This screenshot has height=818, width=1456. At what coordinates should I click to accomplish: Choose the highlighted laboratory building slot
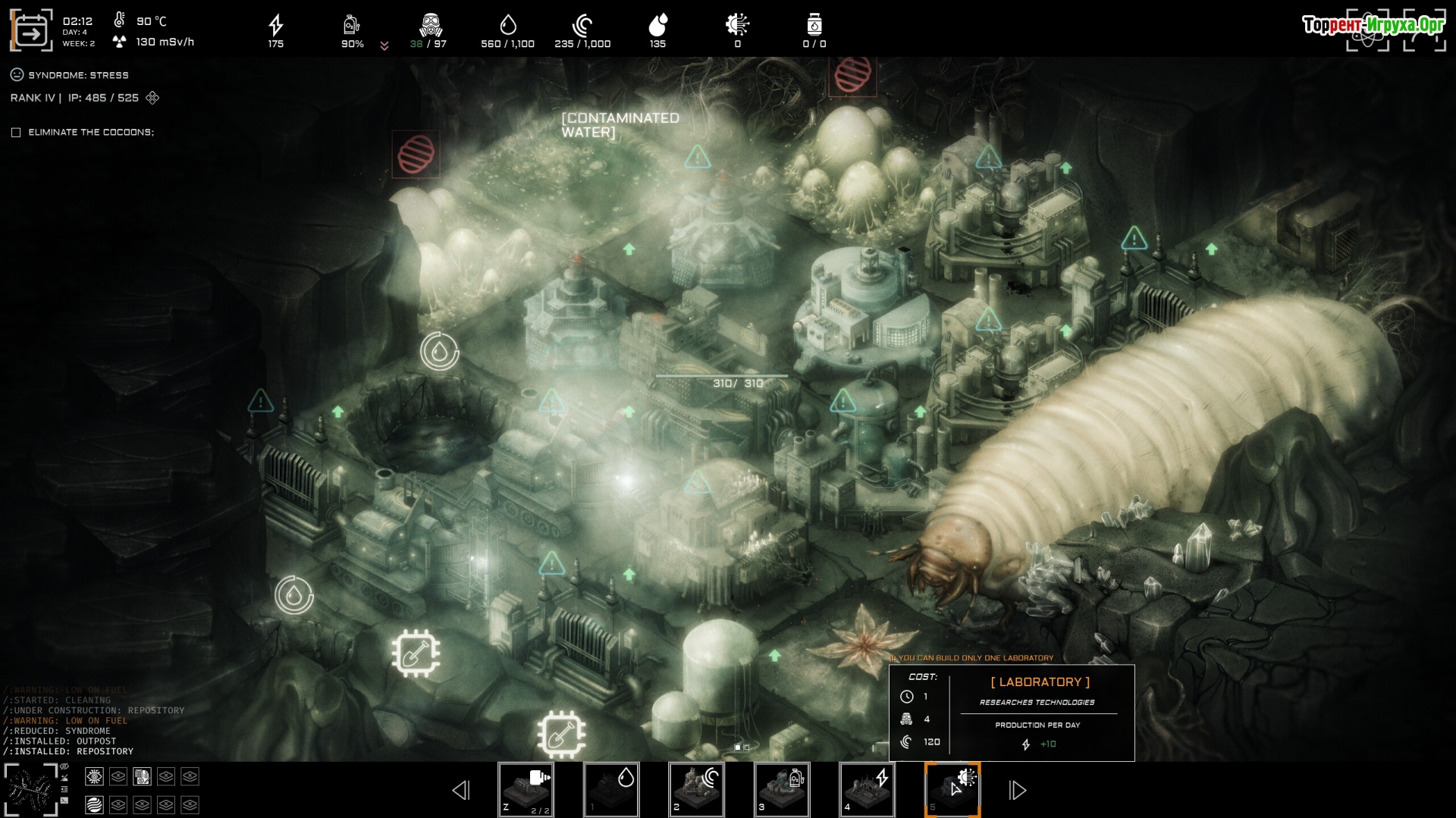click(x=952, y=790)
